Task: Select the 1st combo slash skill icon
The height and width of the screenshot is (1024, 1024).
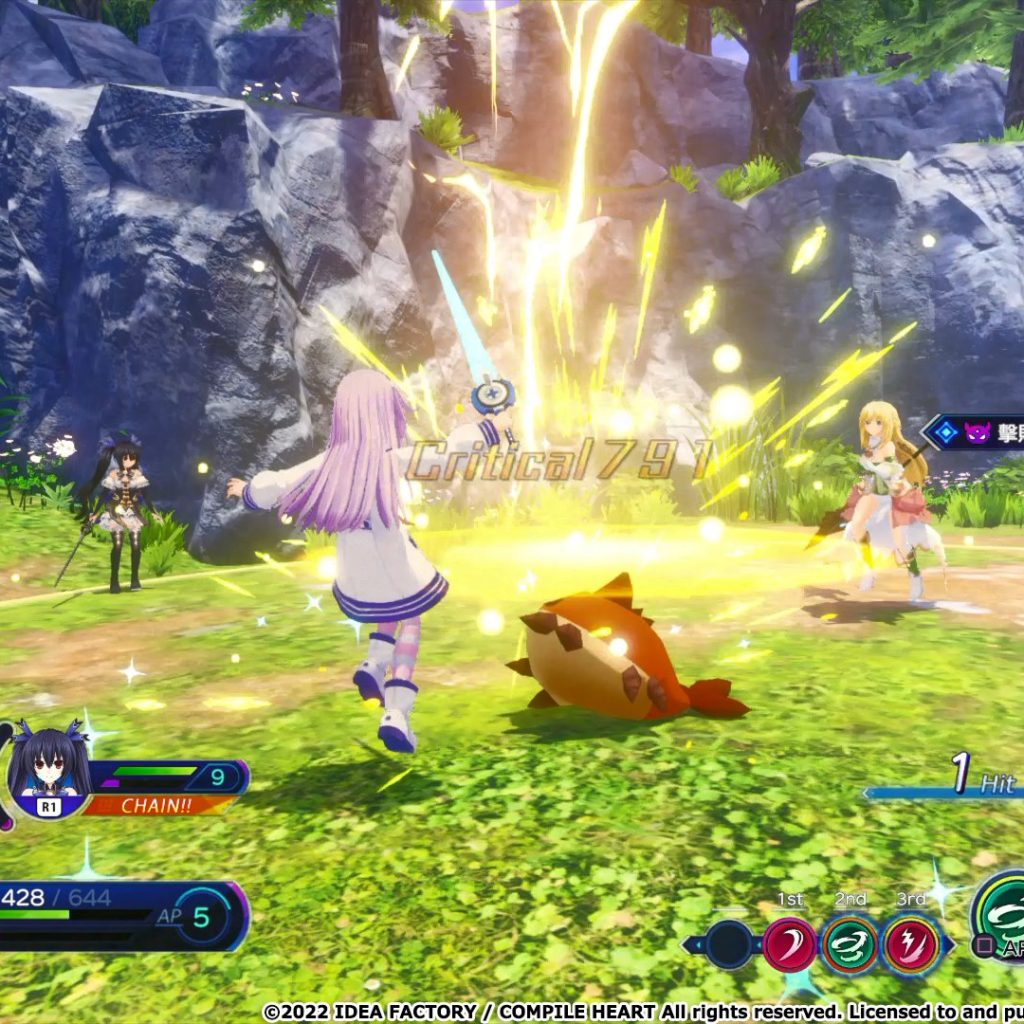Action: [x=790, y=944]
